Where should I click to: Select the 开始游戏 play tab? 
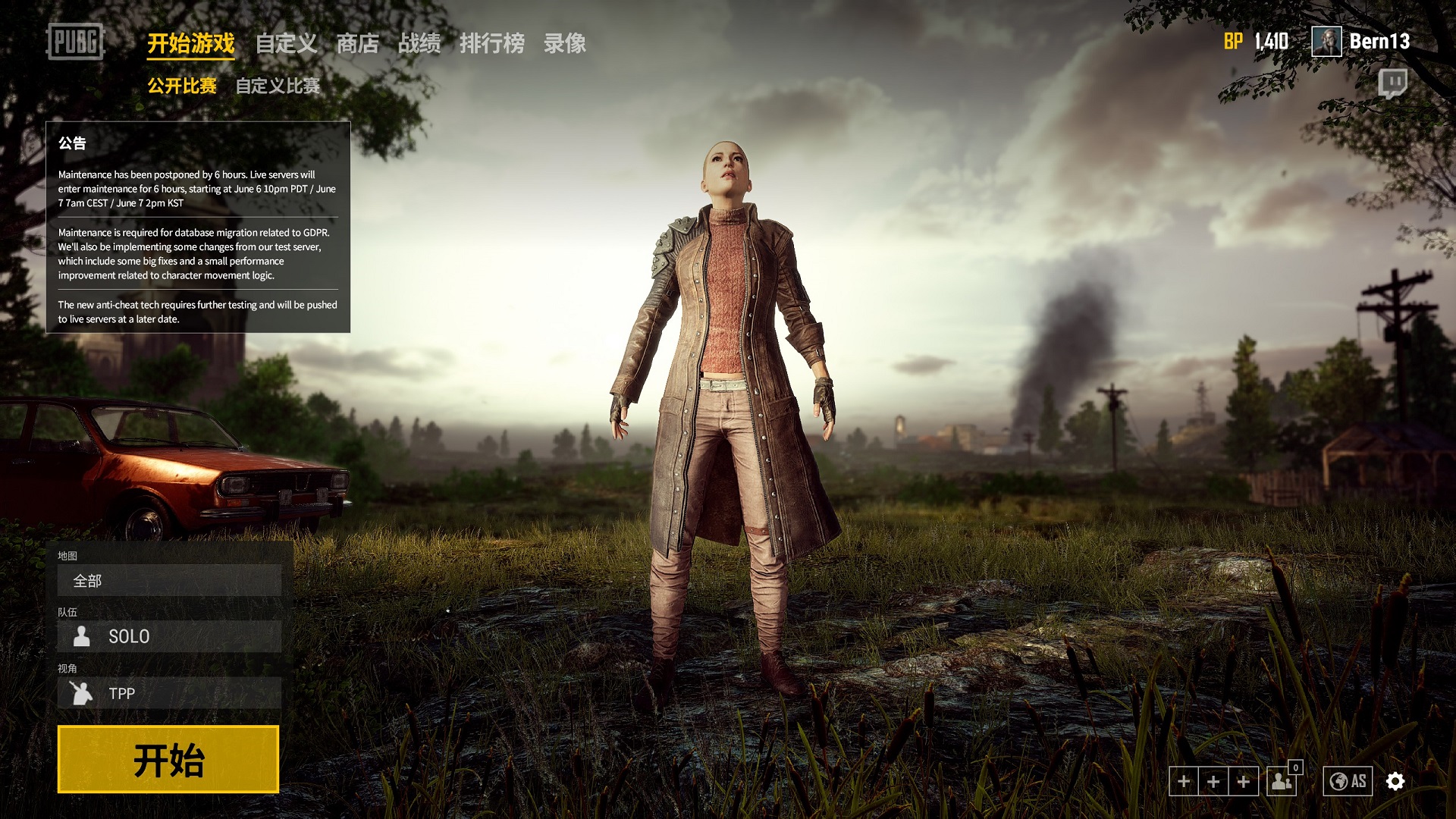pyautogui.click(x=190, y=43)
